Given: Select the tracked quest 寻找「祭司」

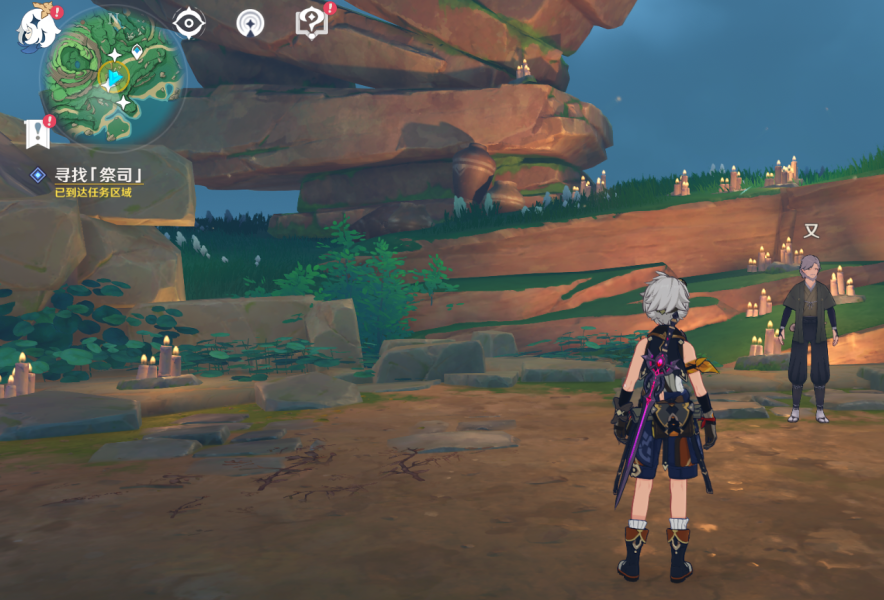Looking at the screenshot, I should tap(98, 175).
